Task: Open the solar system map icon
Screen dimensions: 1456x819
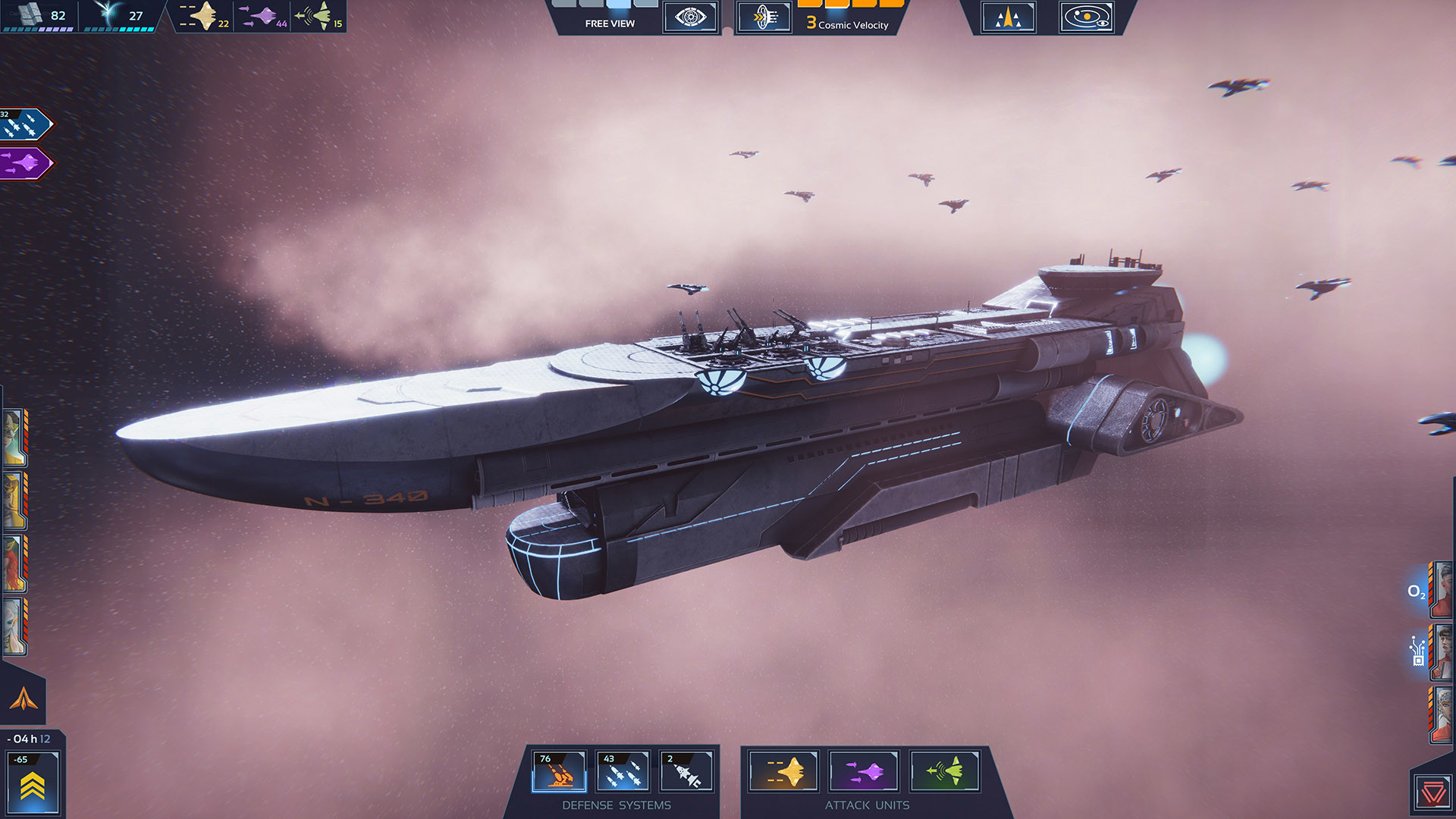Action: [x=1086, y=17]
